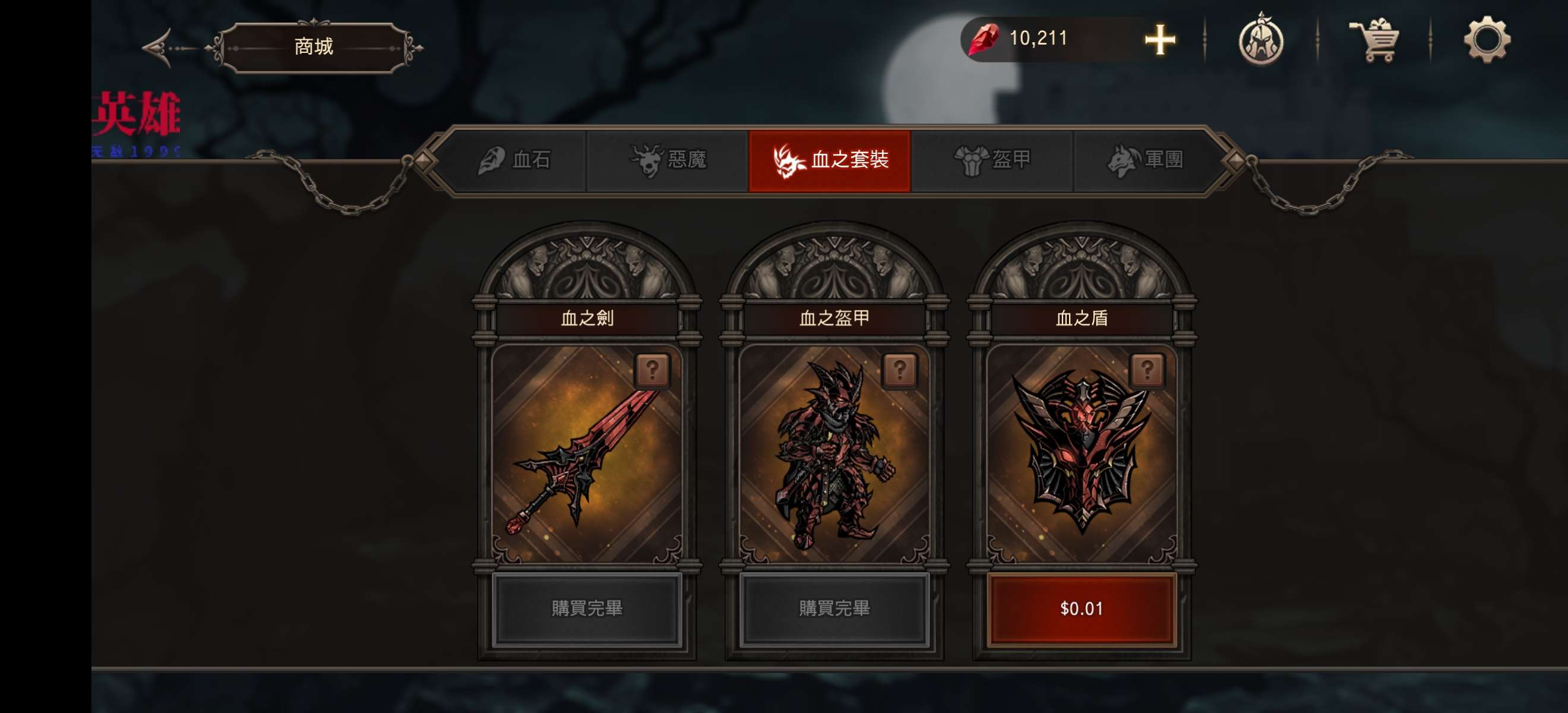Show info for 血之劍 question mark

(x=652, y=370)
